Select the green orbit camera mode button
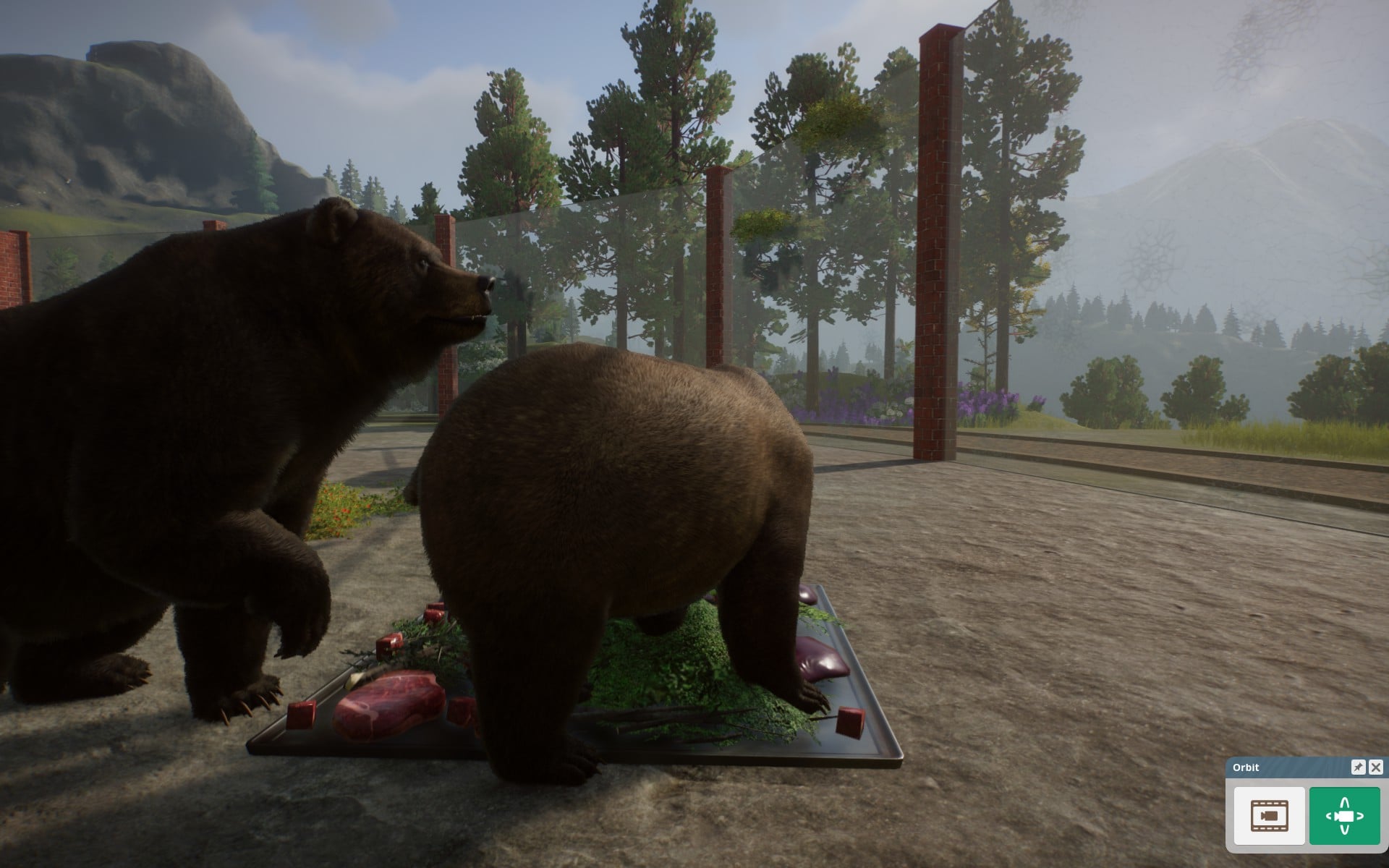Viewport: 1389px width, 868px height. click(1344, 815)
